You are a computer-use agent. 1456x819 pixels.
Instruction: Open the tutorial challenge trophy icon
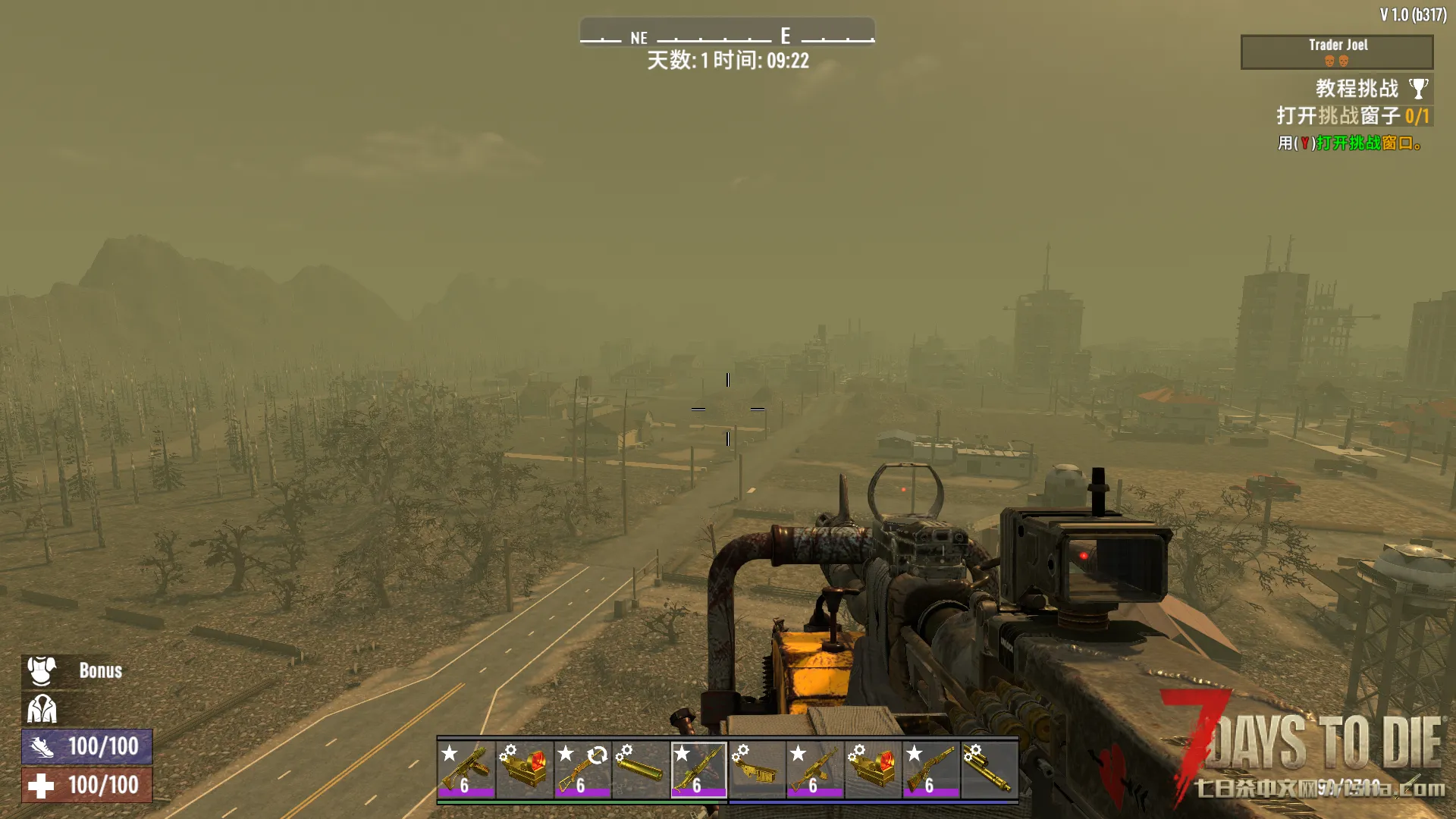[1418, 89]
